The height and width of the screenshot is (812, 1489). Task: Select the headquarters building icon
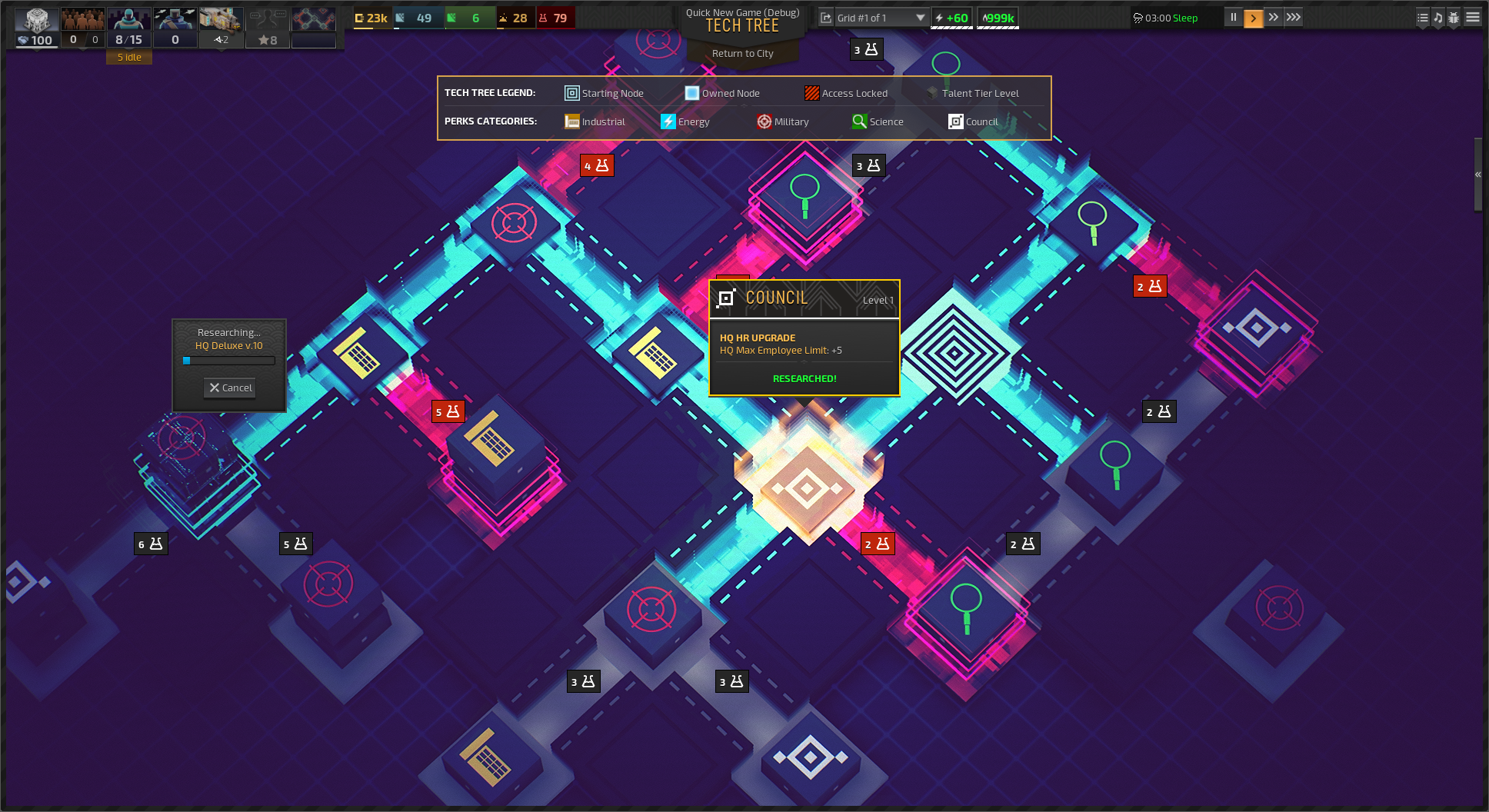[x=36, y=21]
